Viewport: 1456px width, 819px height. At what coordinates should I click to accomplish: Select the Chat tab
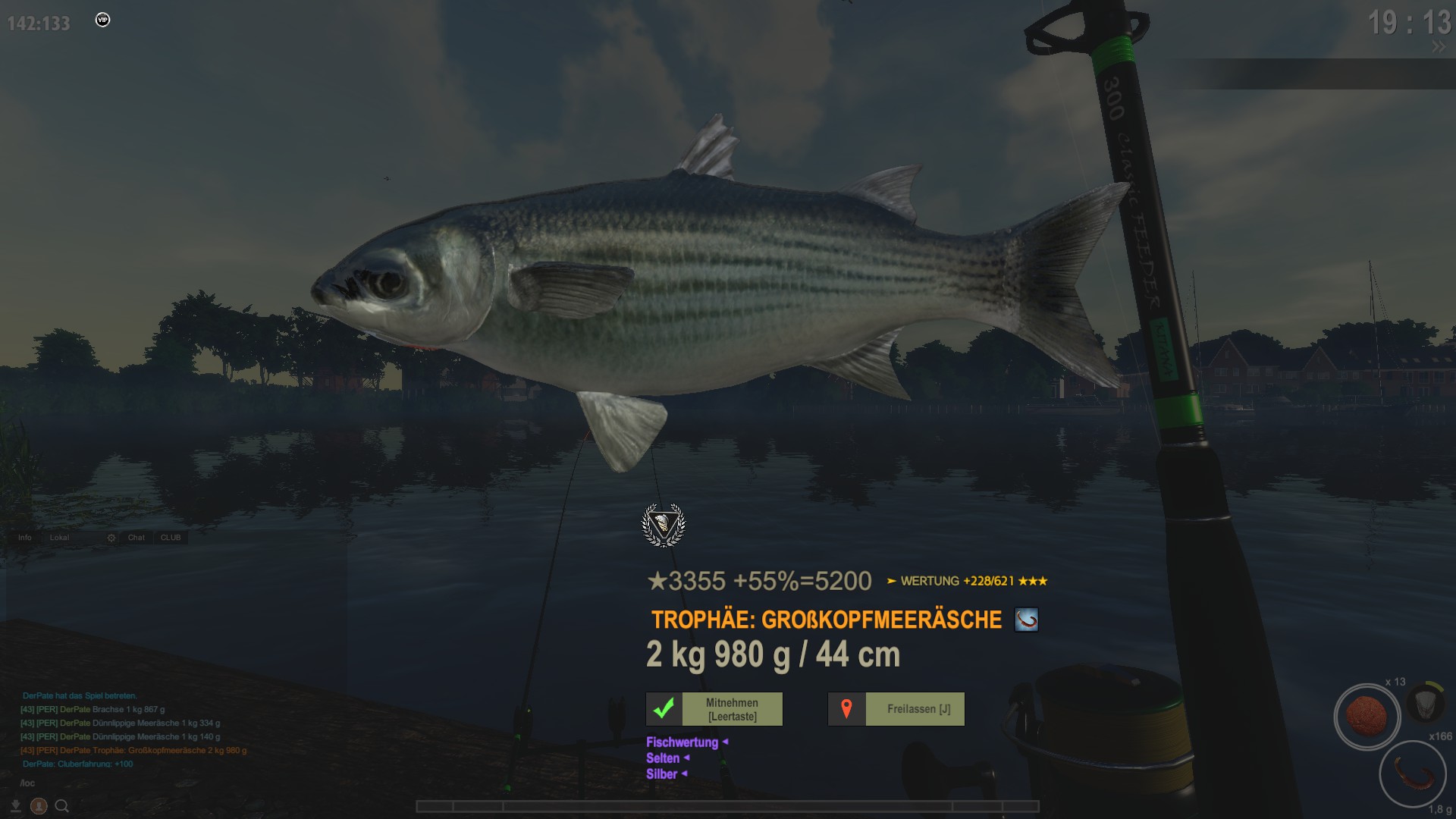[x=136, y=538]
